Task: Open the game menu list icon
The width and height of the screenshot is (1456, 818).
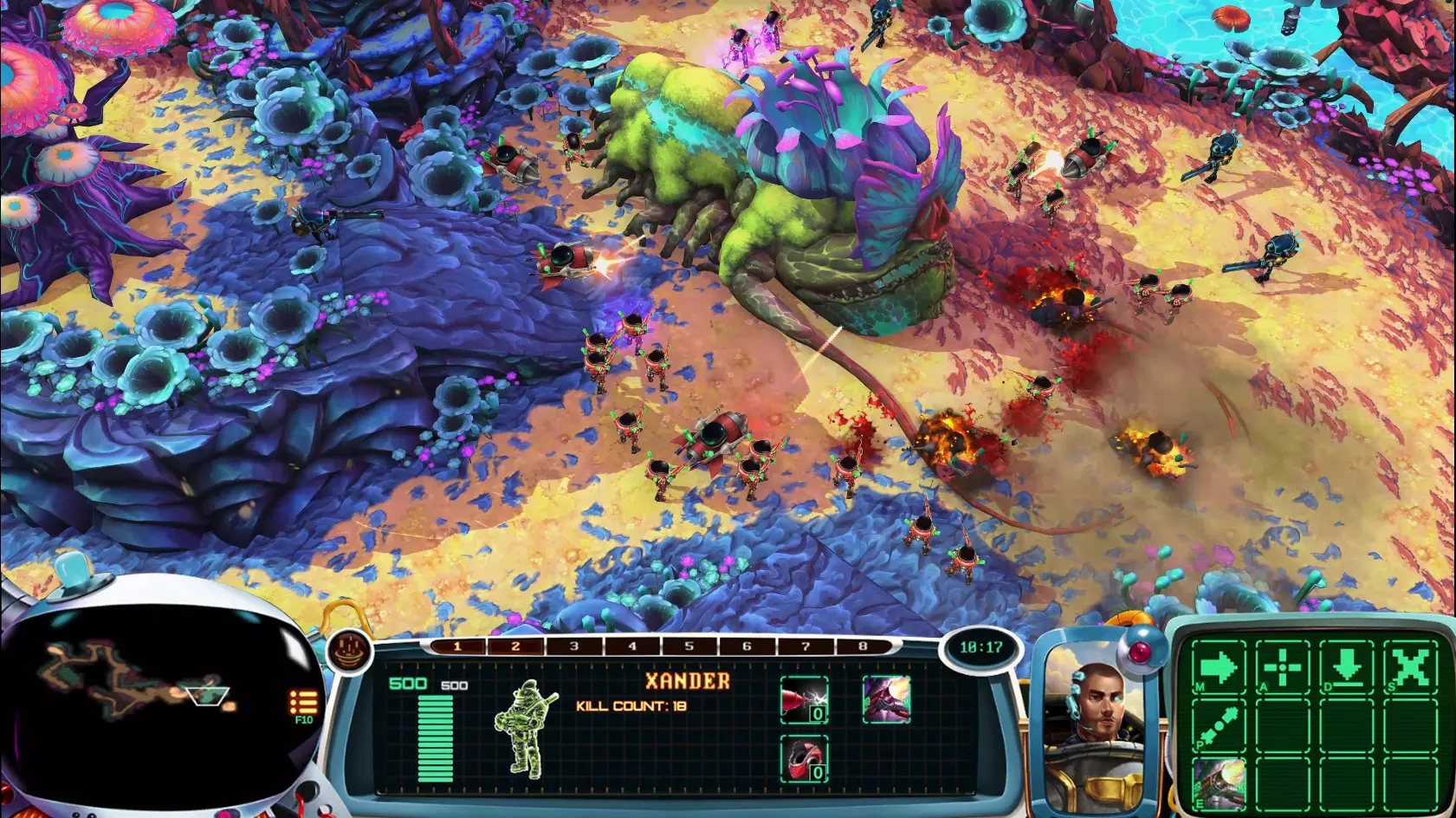Action: coord(303,702)
